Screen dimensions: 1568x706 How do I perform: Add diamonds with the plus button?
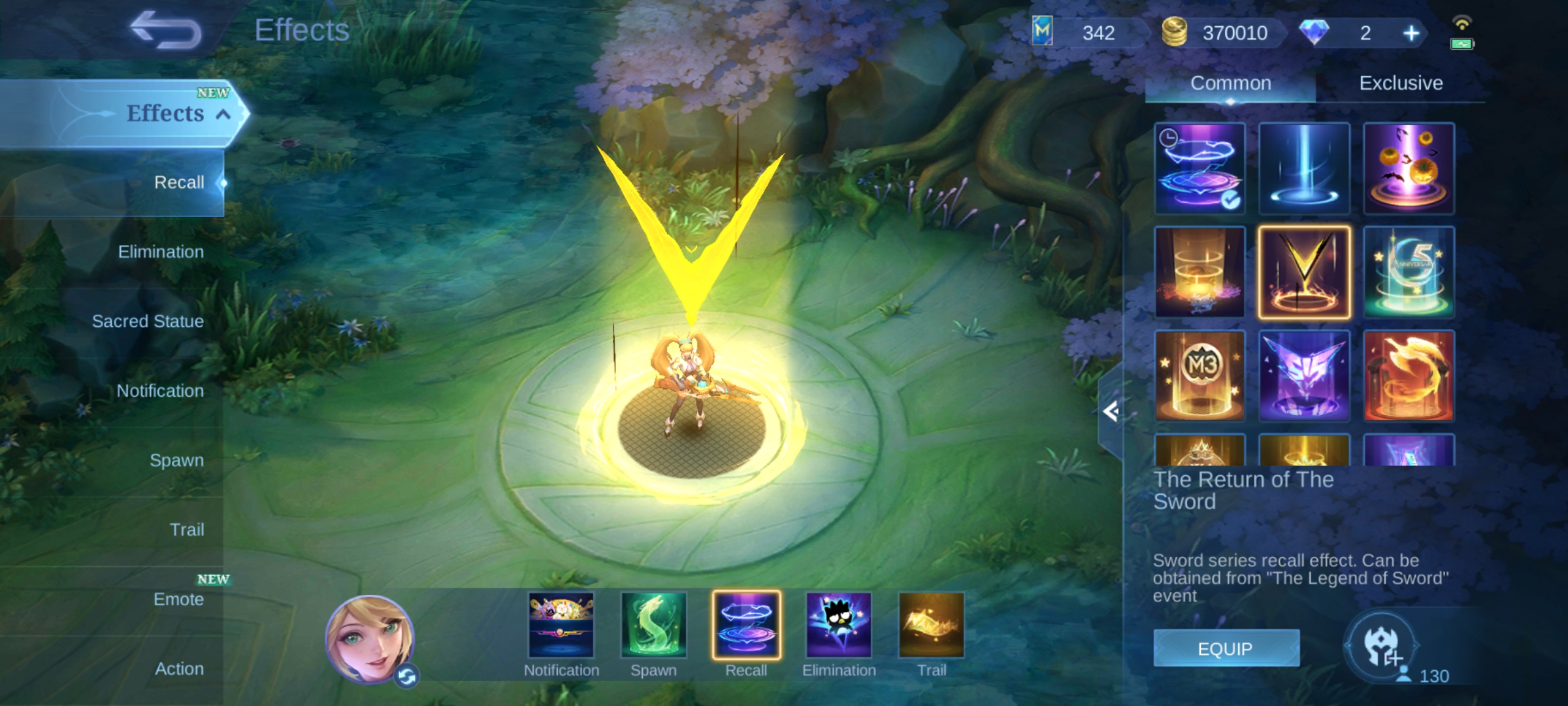pos(1411,33)
